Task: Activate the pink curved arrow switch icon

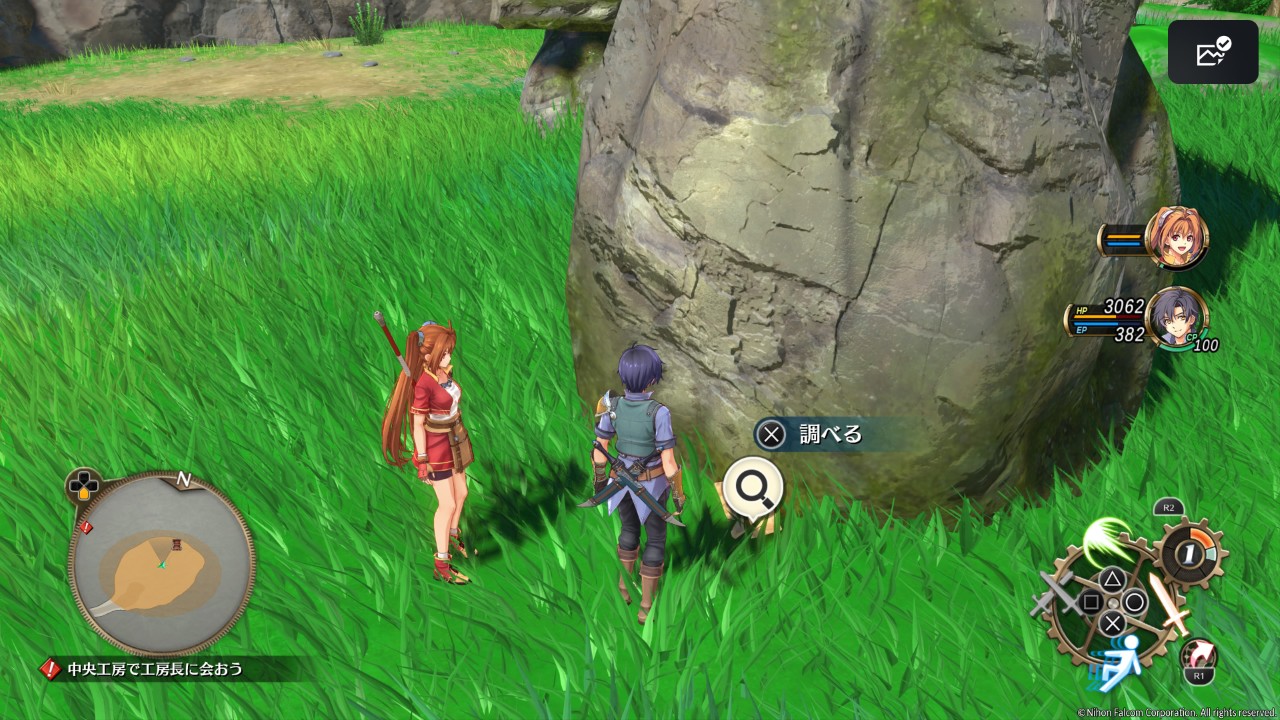Action: point(1198,655)
